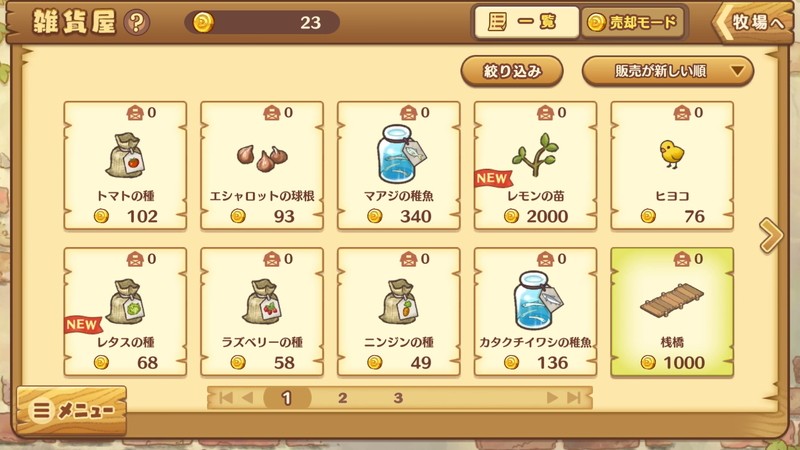Click the right arrow for next page
This screenshot has width=800, height=450.
pos(770,236)
